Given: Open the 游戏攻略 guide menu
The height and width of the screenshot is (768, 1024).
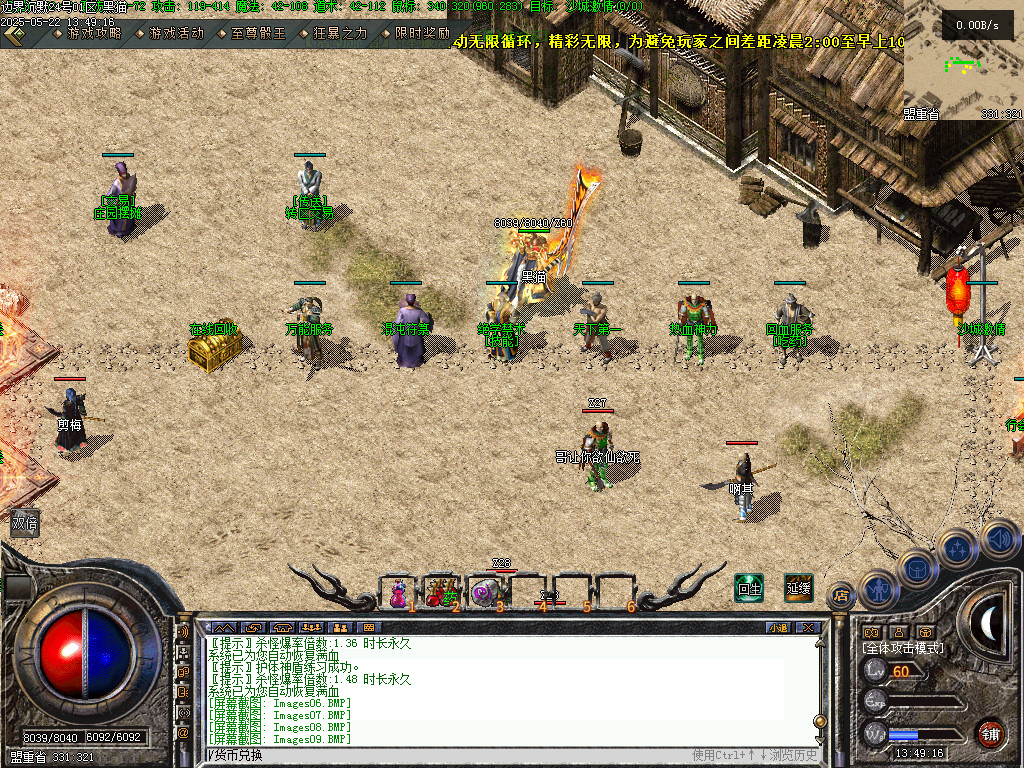Looking at the screenshot, I should [93, 33].
